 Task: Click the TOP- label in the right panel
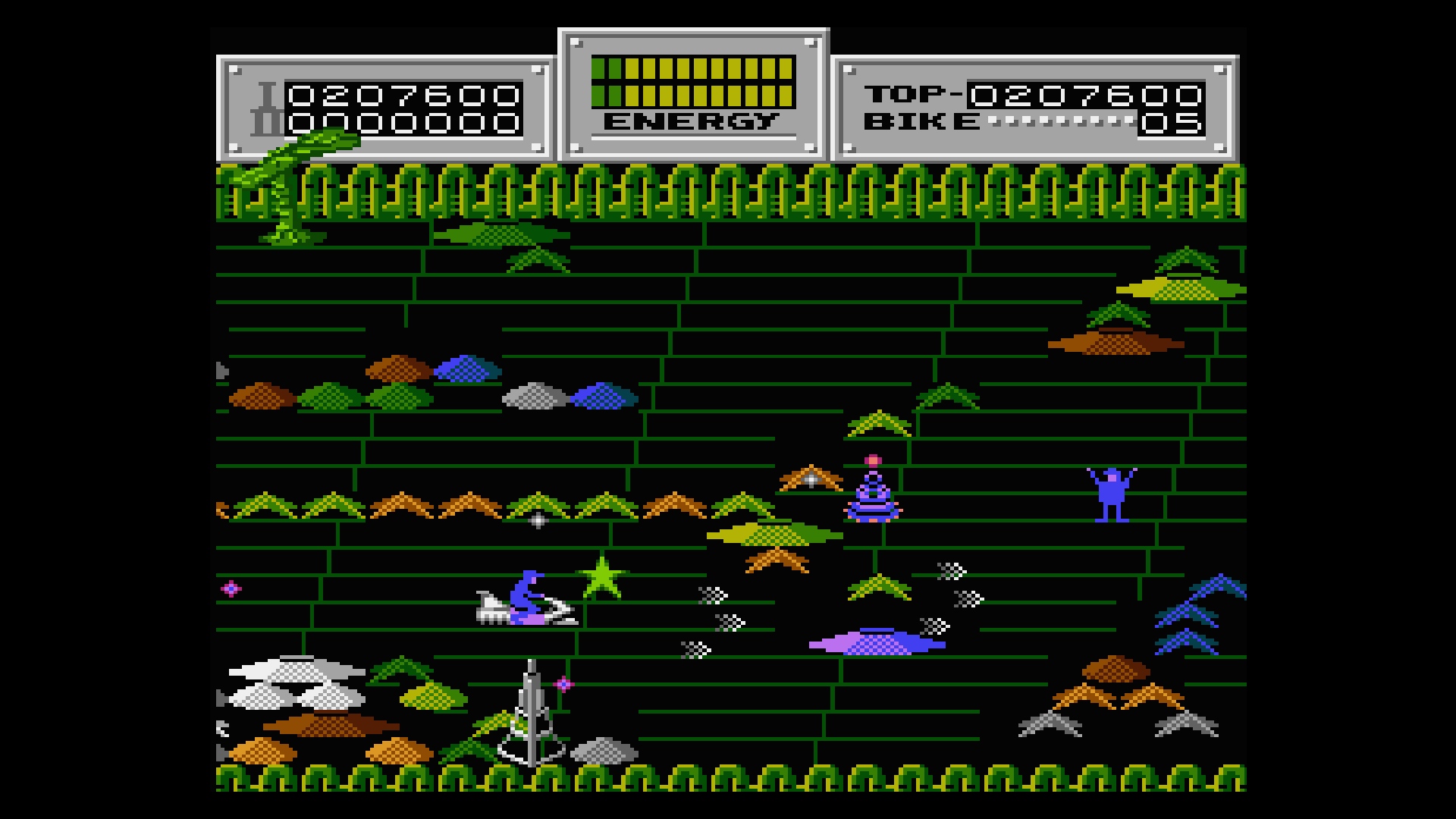point(910,93)
